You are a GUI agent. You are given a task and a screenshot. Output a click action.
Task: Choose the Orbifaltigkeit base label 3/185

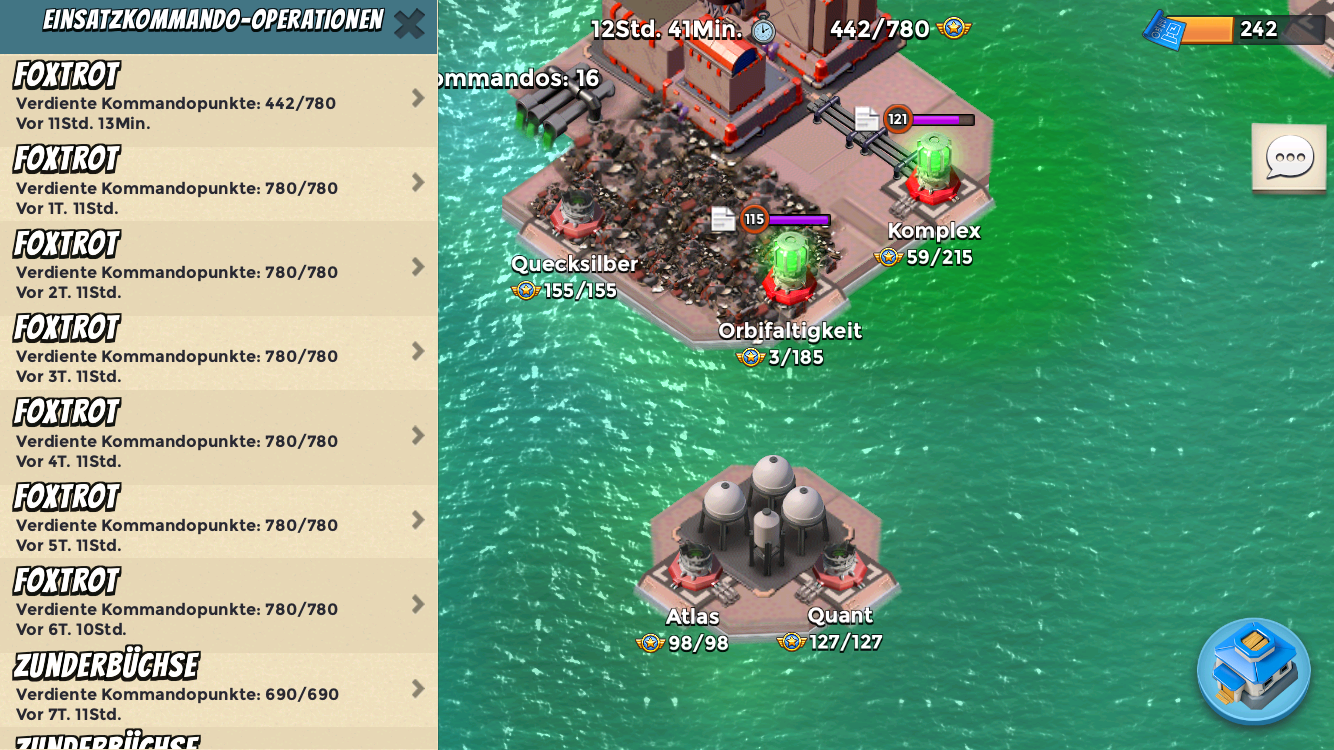pyautogui.click(x=789, y=343)
